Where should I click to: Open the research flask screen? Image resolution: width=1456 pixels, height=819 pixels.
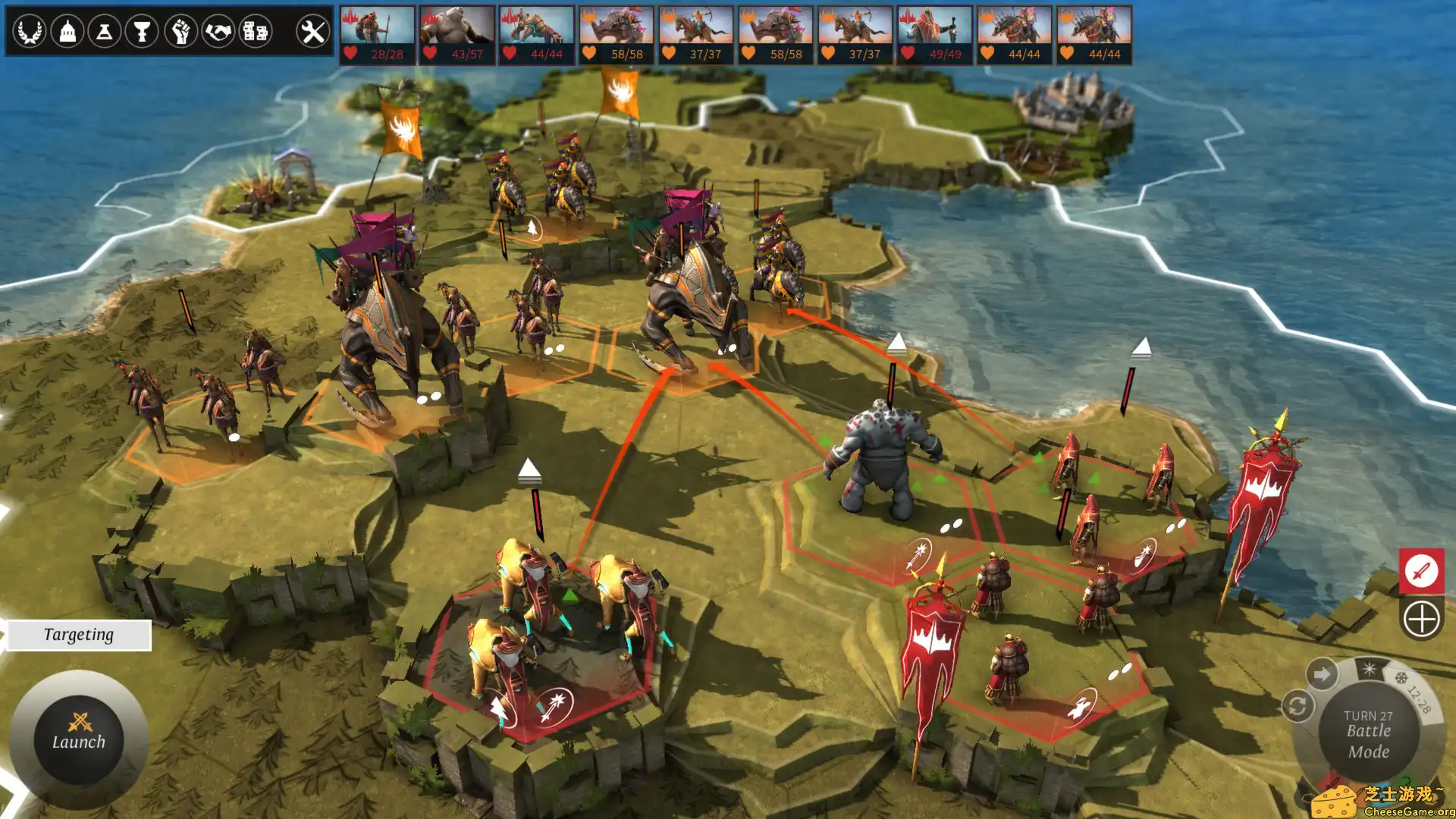(x=105, y=32)
